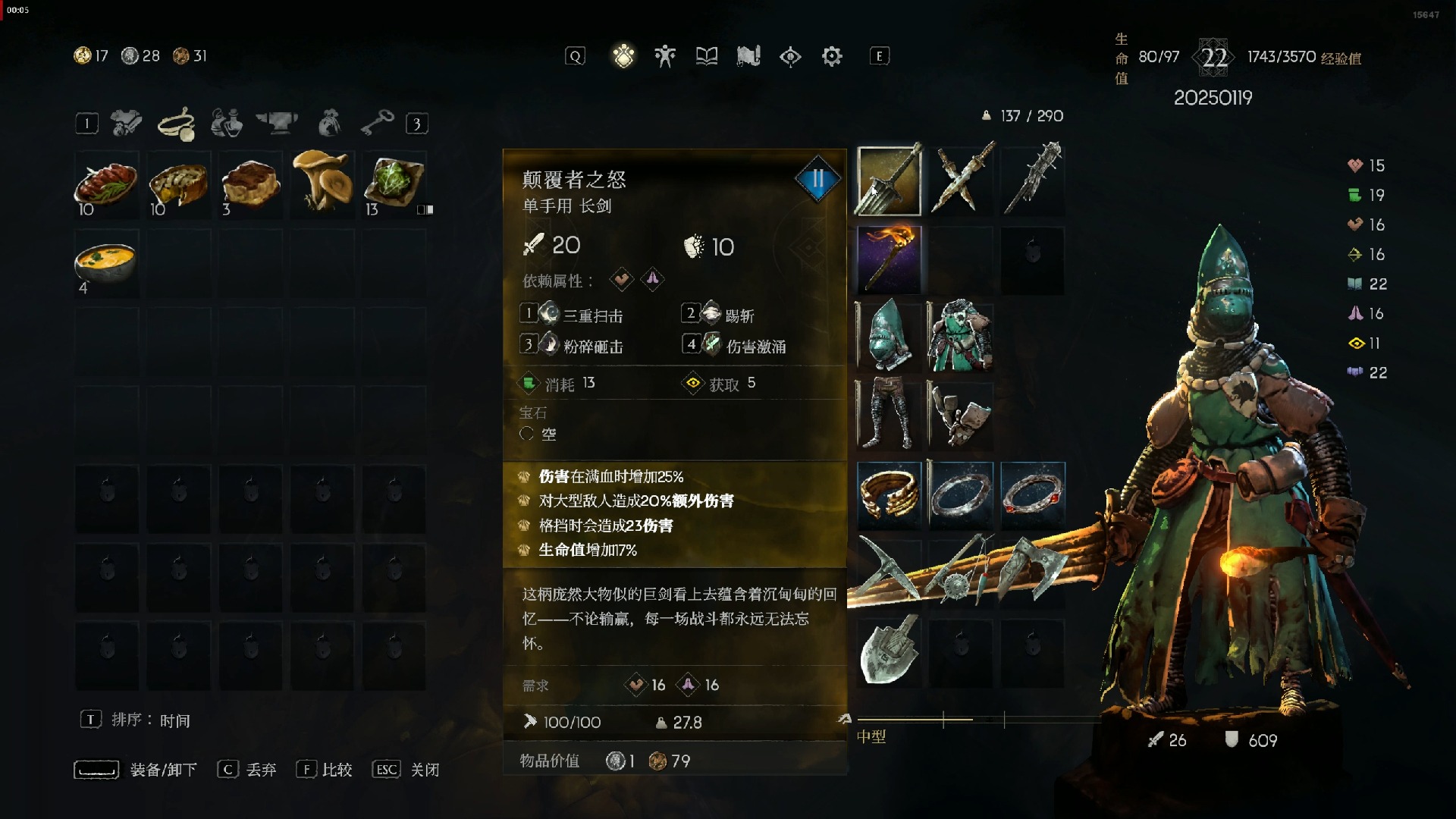Image resolution: width=1456 pixels, height=819 pixels.
Task: Switch to the necklace accessories category
Action: click(x=177, y=123)
